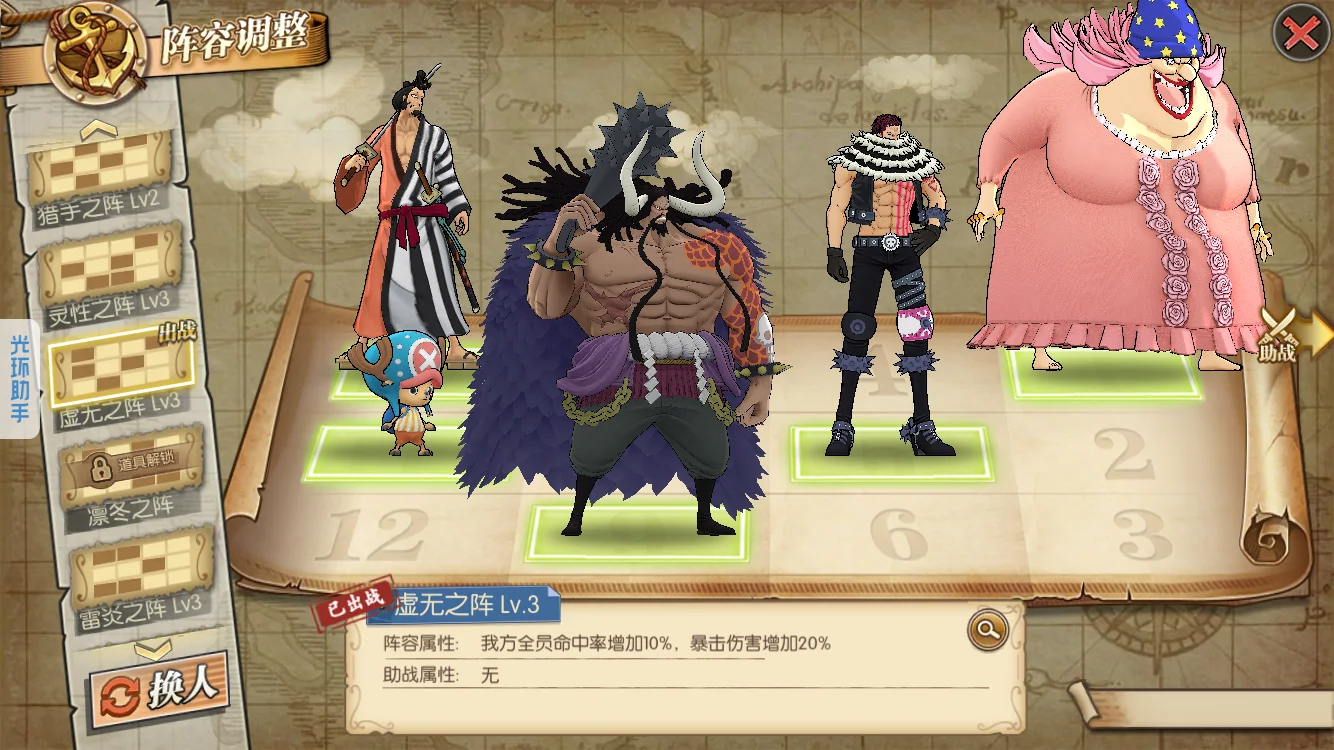Close the lineup adjustment screen
The image size is (1334, 750).
point(1299,34)
